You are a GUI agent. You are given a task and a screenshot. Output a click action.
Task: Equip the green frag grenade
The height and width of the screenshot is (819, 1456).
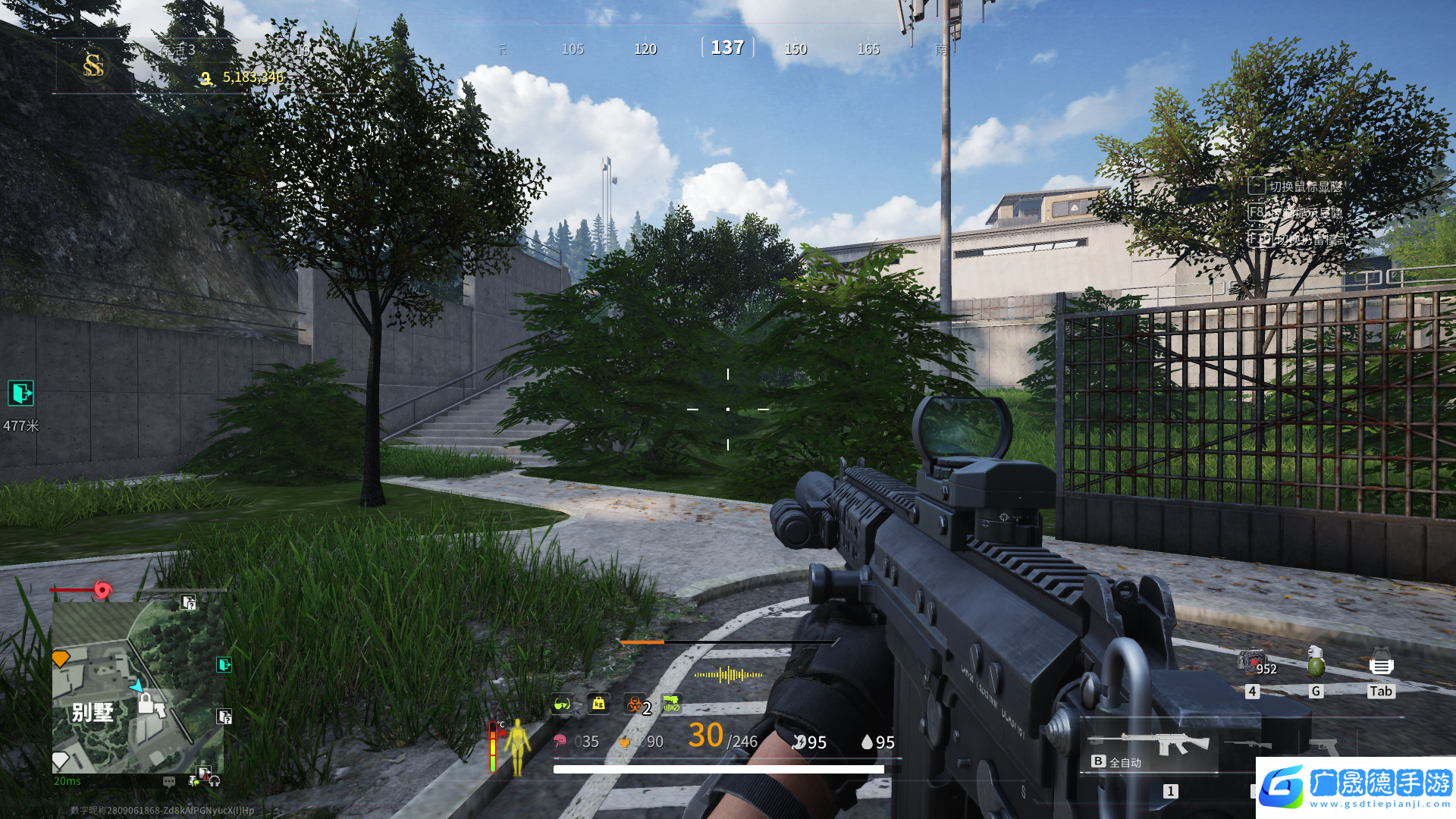pos(1316,662)
